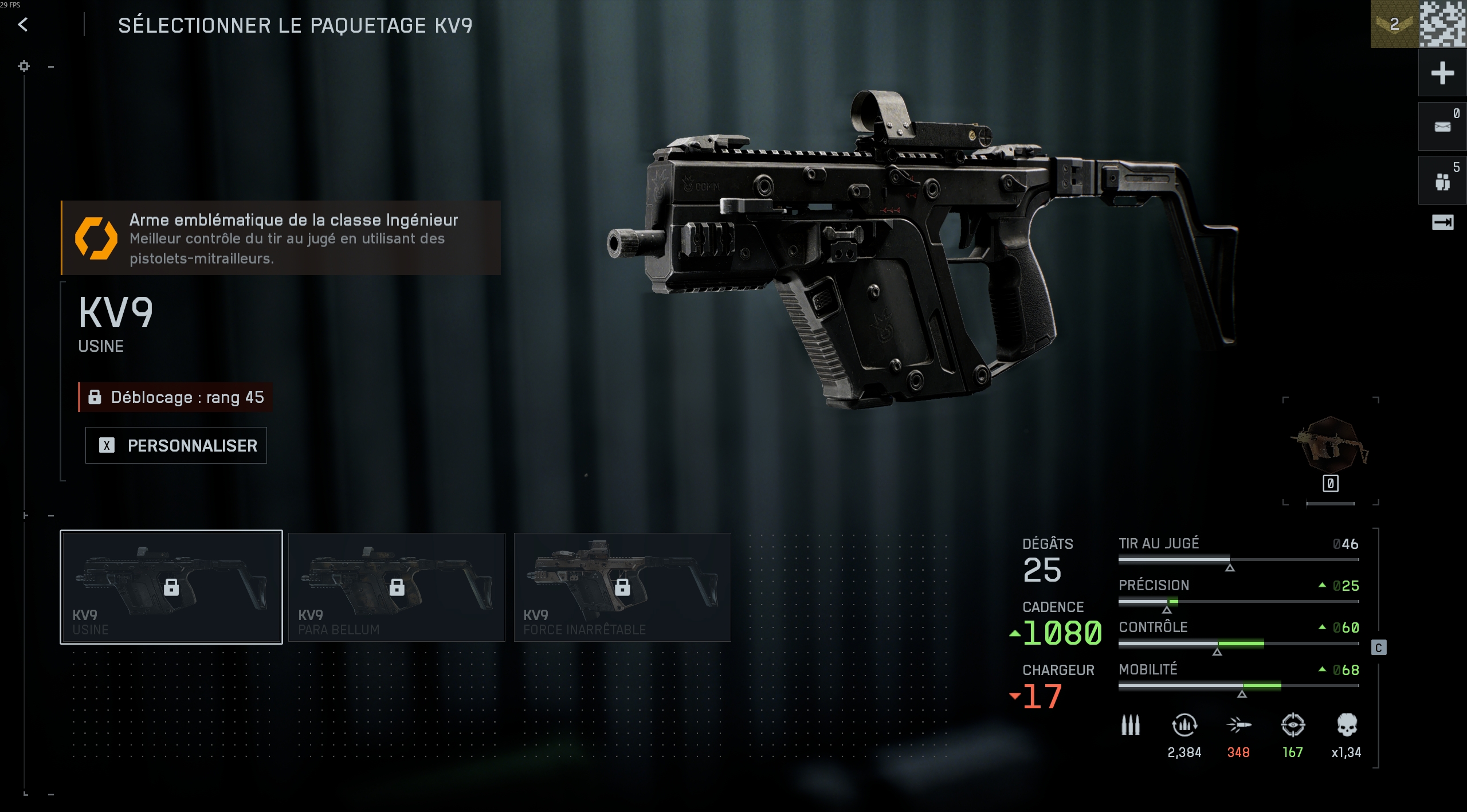The width and height of the screenshot is (1467, 812).
Task: Open the rank 2 player badge
Action: (1394, 24)
